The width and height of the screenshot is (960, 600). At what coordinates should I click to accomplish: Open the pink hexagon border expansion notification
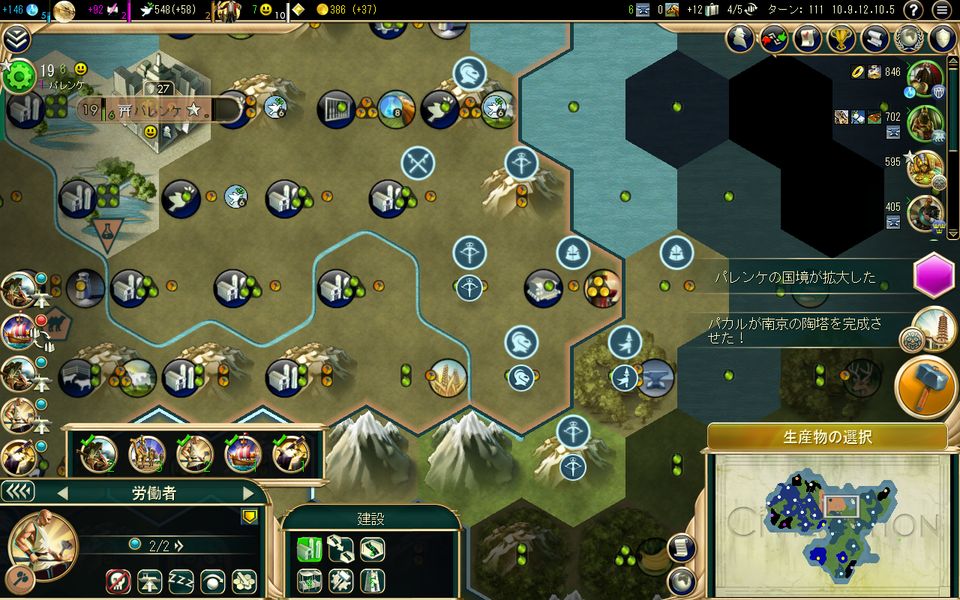(934, 276)
